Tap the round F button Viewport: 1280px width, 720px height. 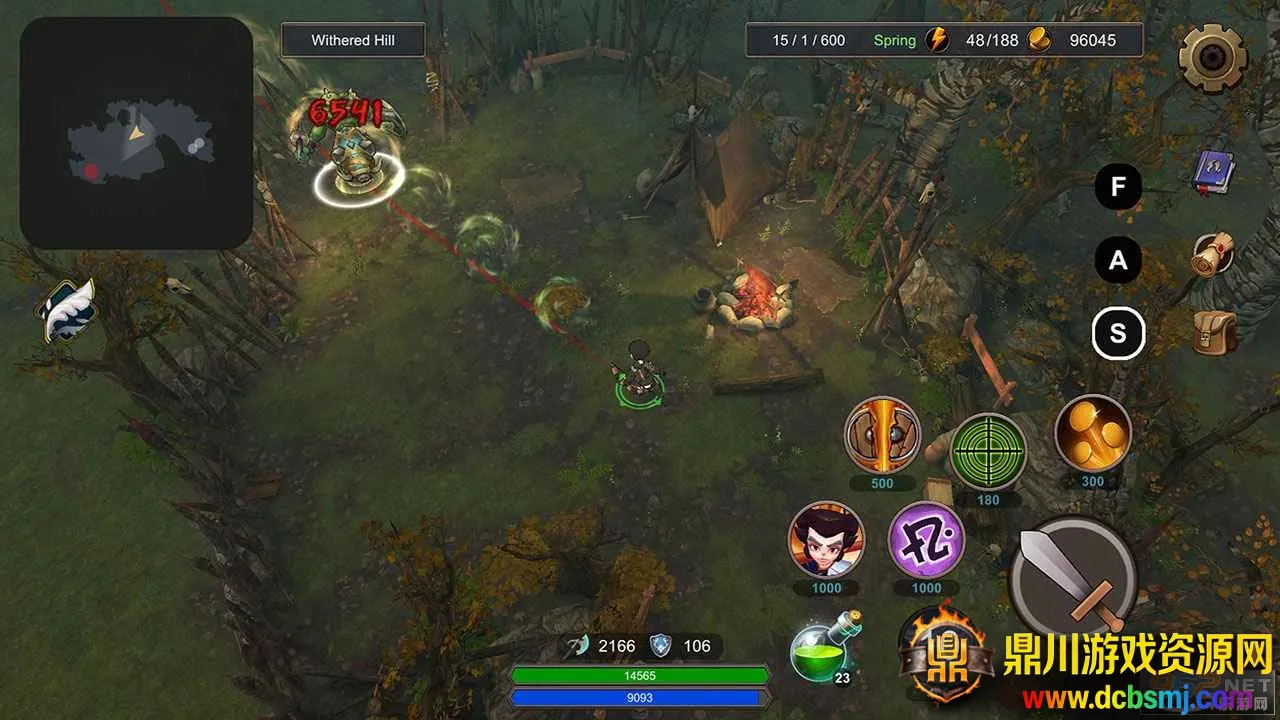pyautogui.click(x=1118, y=186)
